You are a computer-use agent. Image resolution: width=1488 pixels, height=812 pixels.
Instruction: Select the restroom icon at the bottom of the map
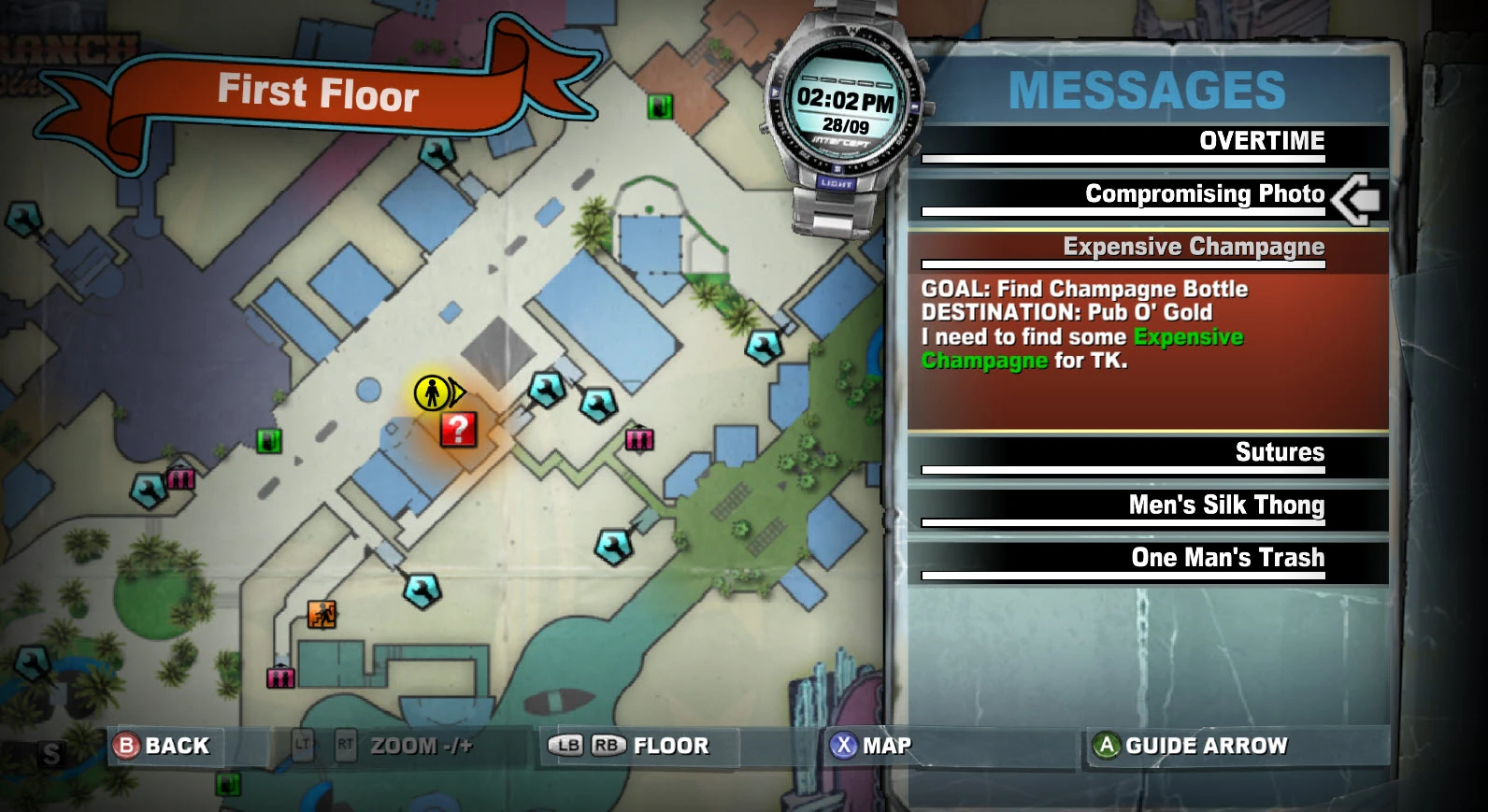279,677
